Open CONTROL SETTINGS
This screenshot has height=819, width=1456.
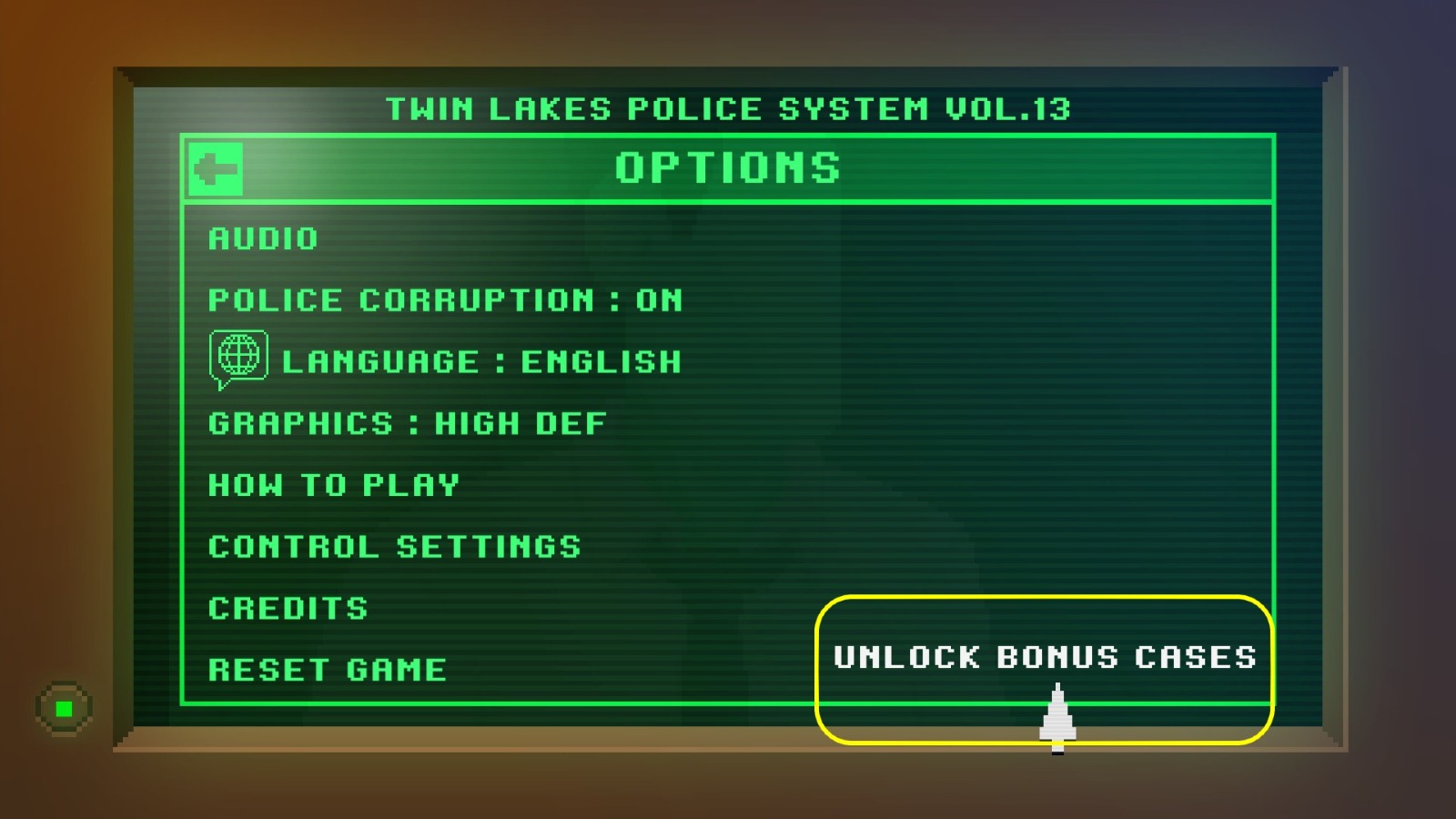393,546
